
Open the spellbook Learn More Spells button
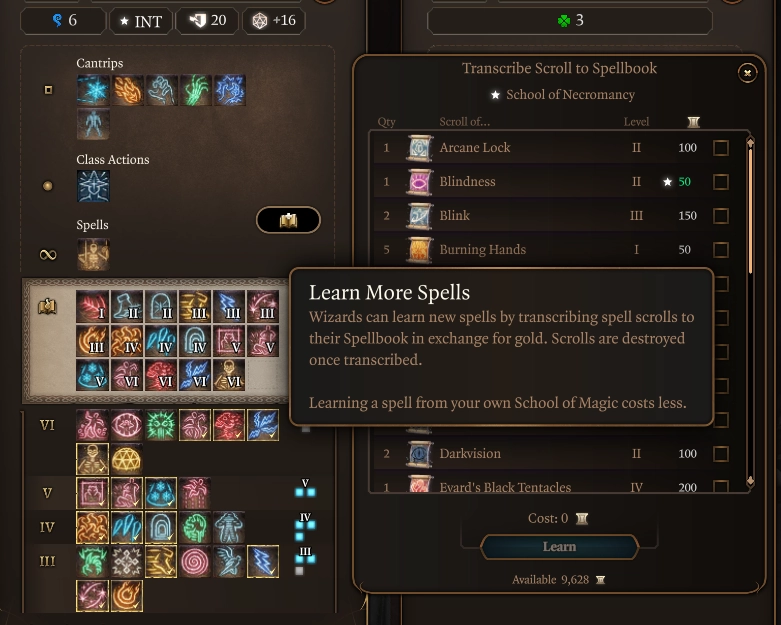(288, 220)
